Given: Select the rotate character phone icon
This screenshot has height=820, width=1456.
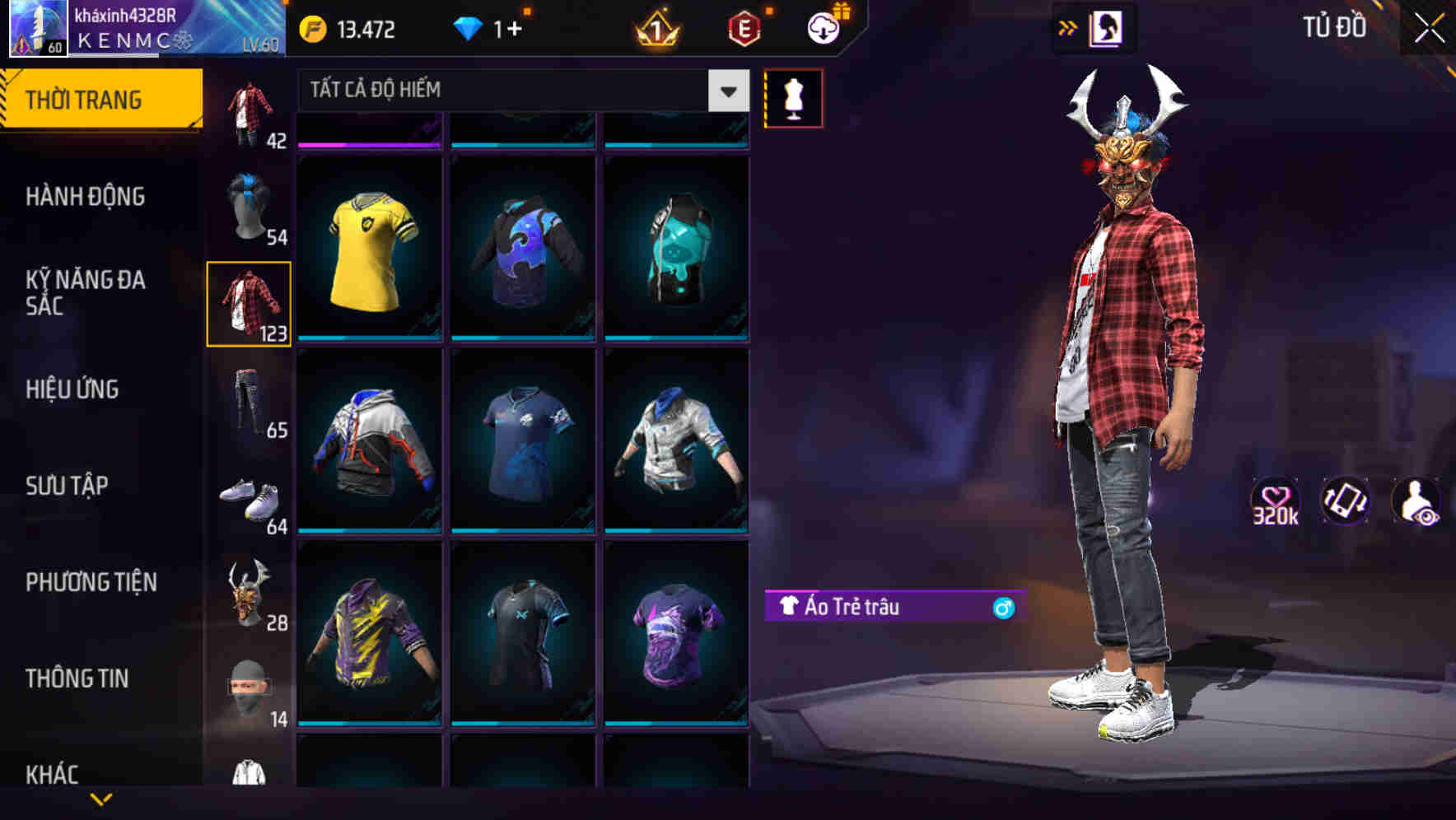Looking at the screenshot, I should (1344, 501).
